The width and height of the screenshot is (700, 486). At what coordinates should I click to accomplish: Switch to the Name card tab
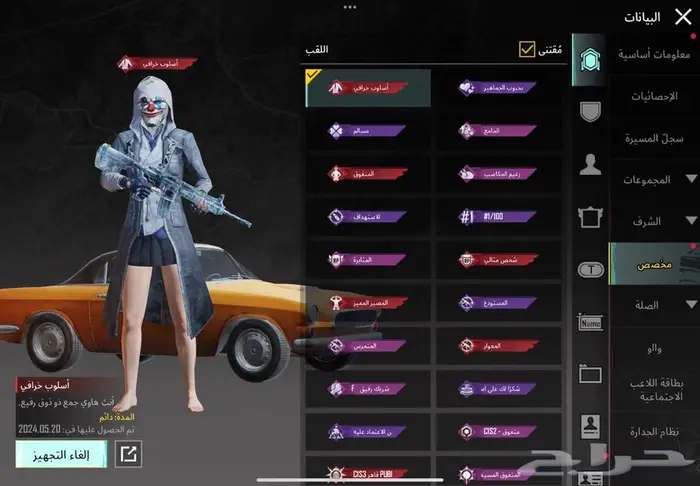tap(590, 321)
